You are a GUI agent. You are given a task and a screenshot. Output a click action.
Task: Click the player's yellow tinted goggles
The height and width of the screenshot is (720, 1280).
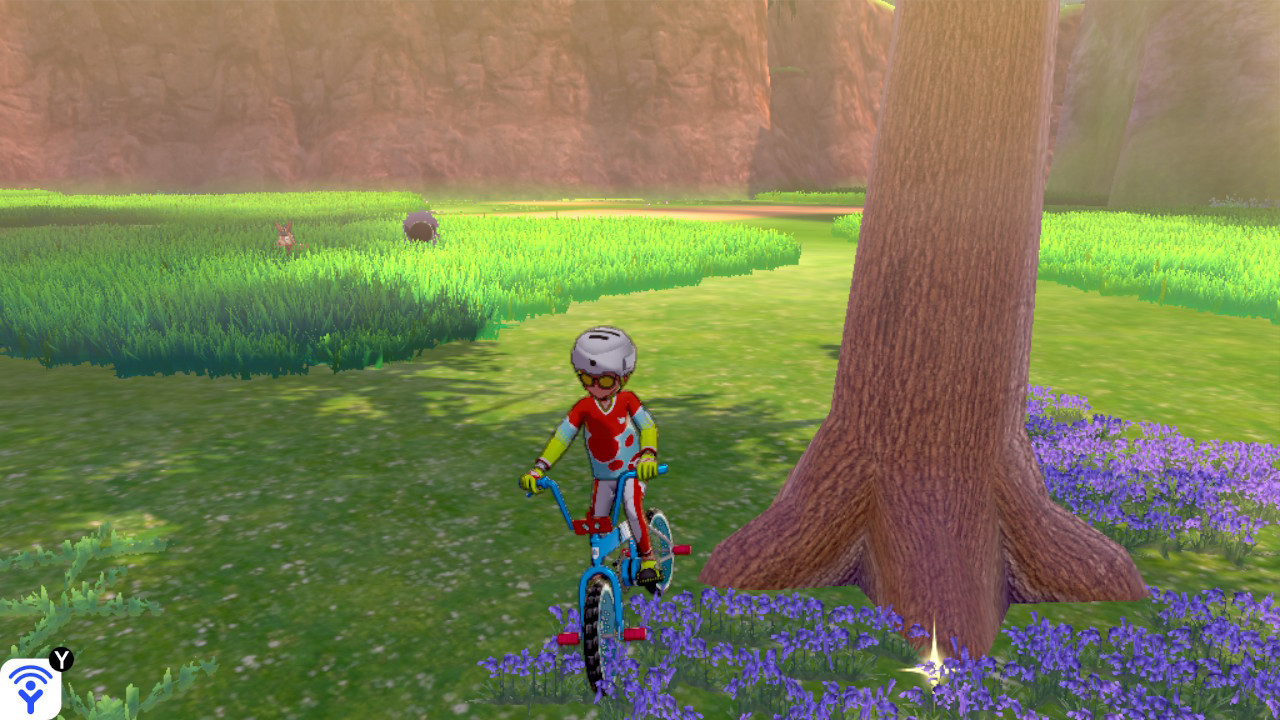601,378
